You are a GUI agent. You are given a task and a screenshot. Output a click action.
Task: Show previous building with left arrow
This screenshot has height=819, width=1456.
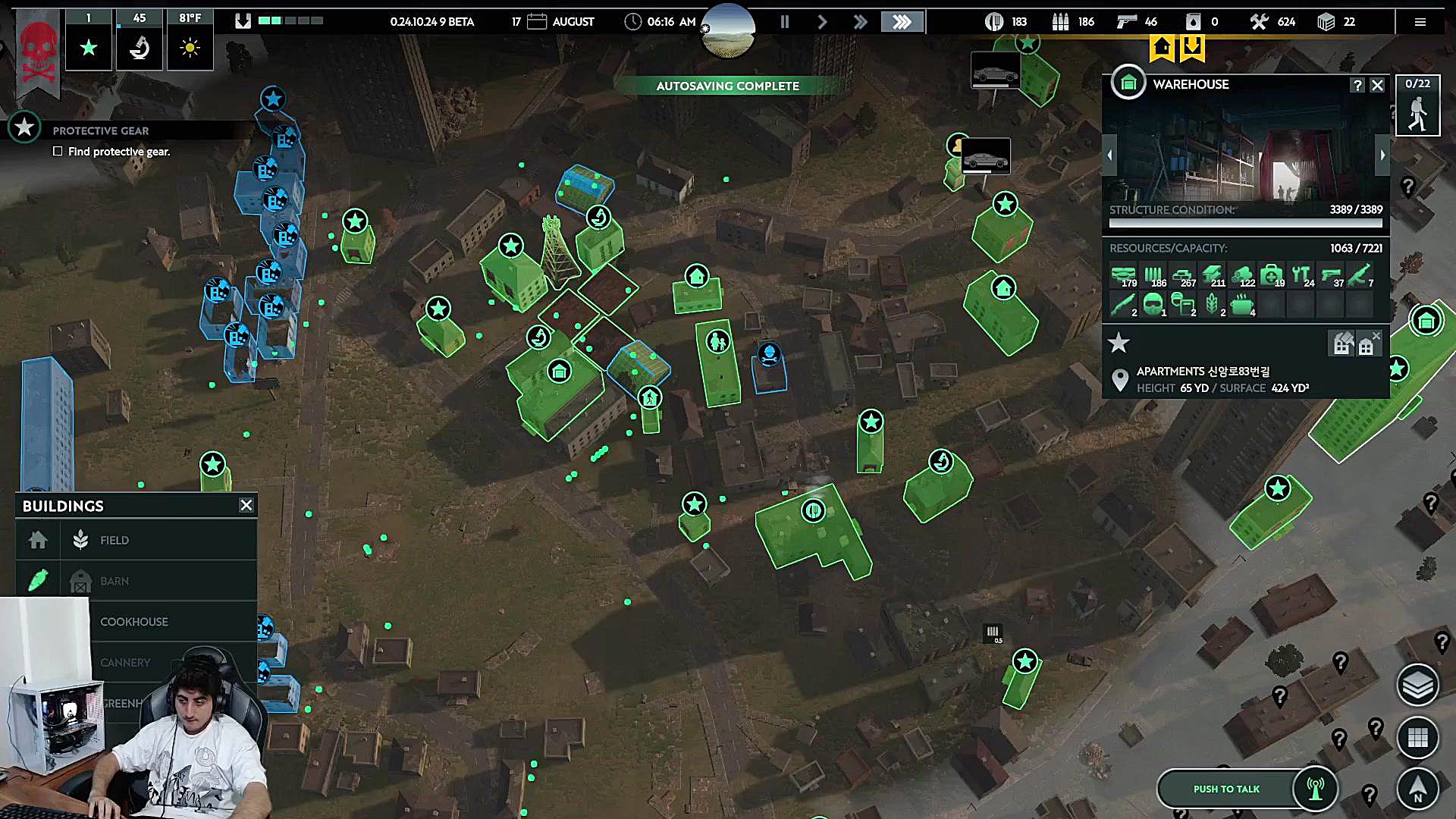click(1109, 155)
